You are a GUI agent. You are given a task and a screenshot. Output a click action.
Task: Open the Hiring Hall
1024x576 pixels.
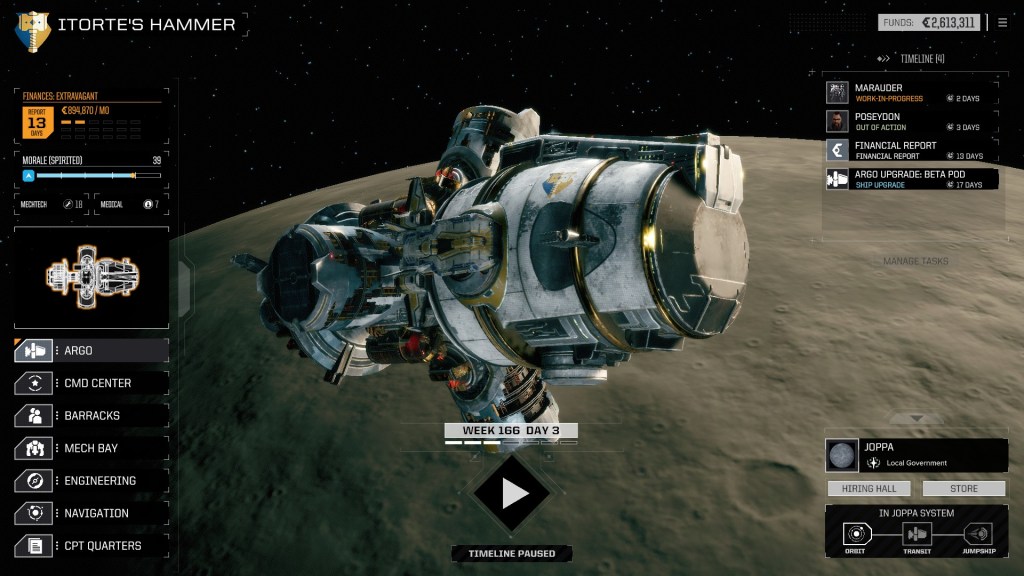click(868, 489)
